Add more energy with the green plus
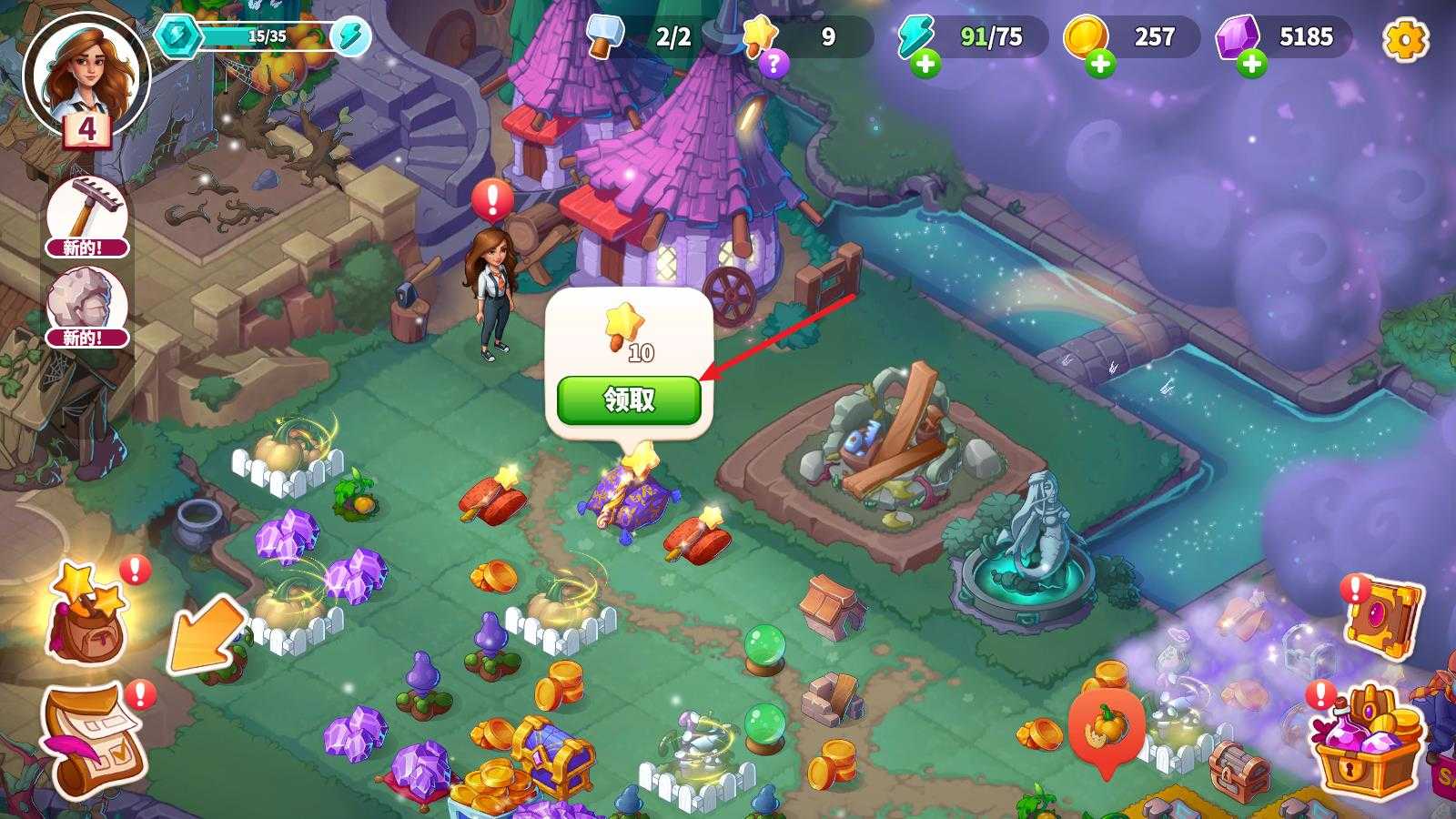Viewport: 1456px width, 819px height. tap(925, 65)
